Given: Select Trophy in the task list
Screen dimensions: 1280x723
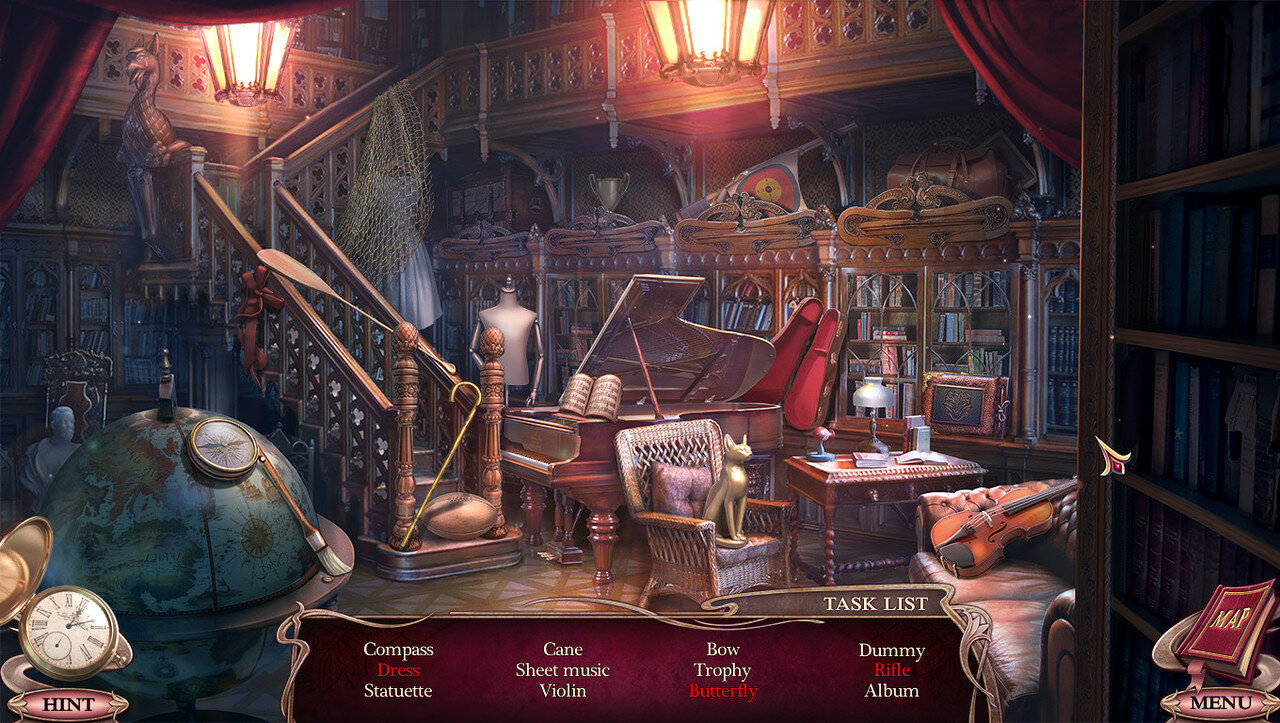Looking at the screenshot, I should pyautogui.click(x=722, y=670).
